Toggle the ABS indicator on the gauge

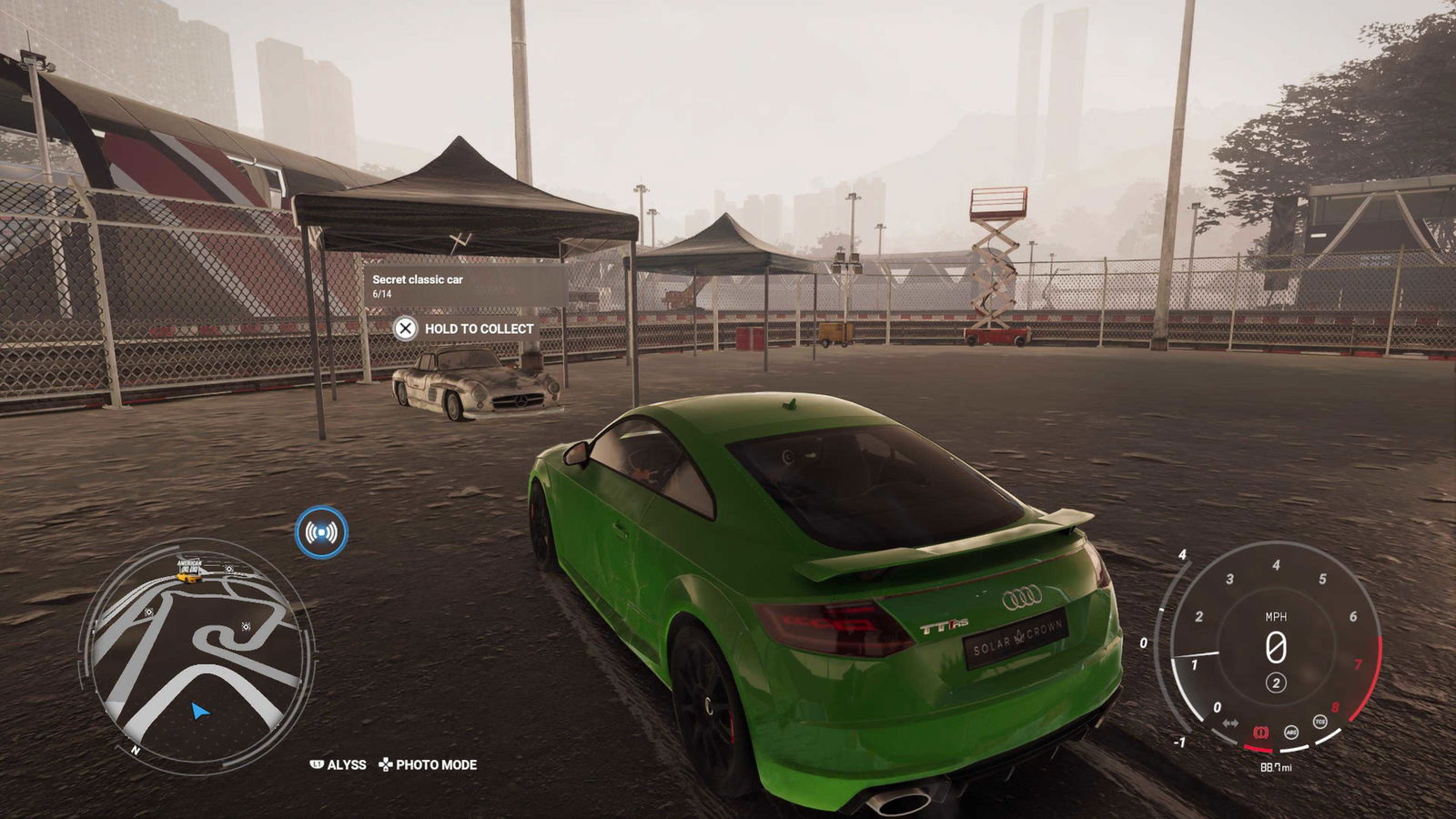point(1290,732)
